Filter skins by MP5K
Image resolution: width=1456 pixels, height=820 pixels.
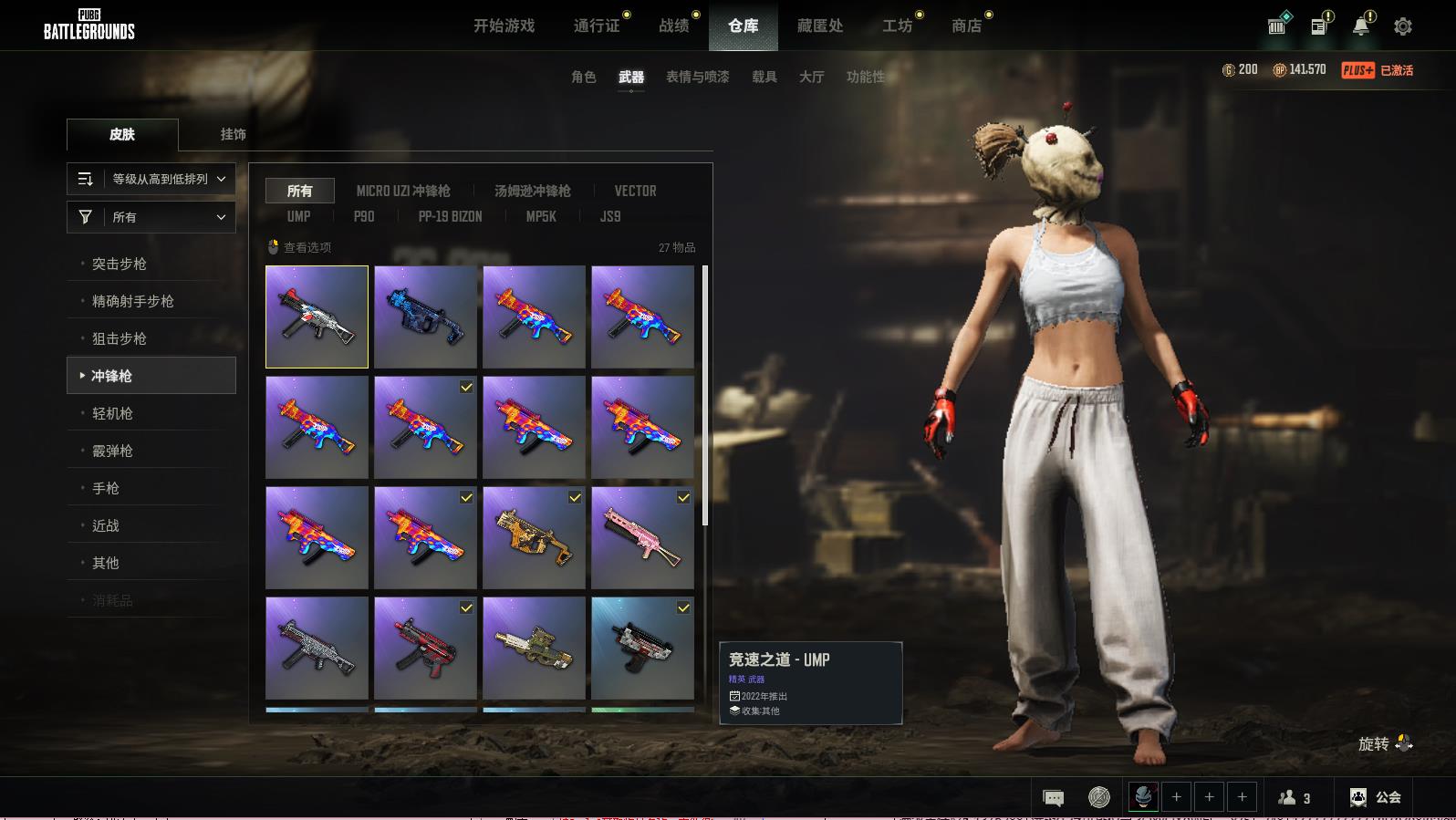(x=540, y=217)
